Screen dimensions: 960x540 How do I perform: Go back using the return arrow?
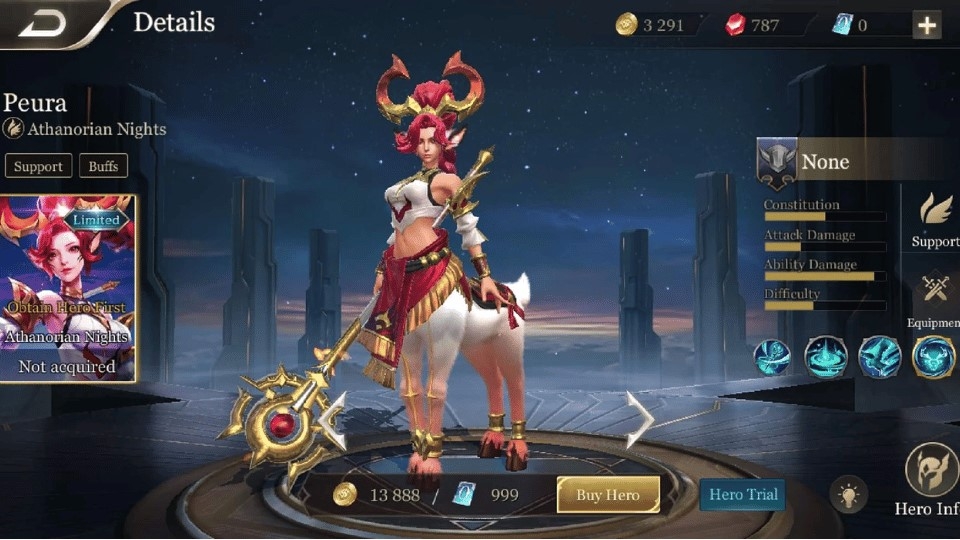pyautogui.click(x=40, y=23)
